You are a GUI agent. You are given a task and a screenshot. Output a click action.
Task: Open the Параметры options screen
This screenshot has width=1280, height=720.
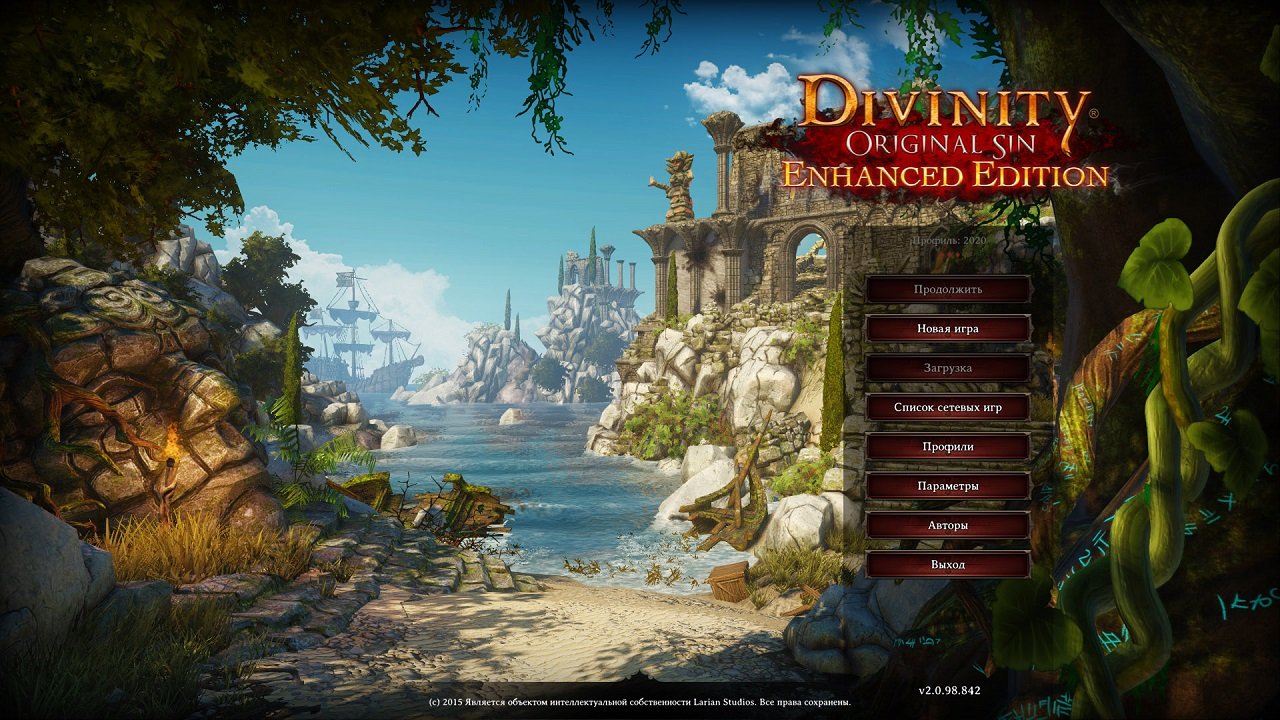(x=949, y=485)
